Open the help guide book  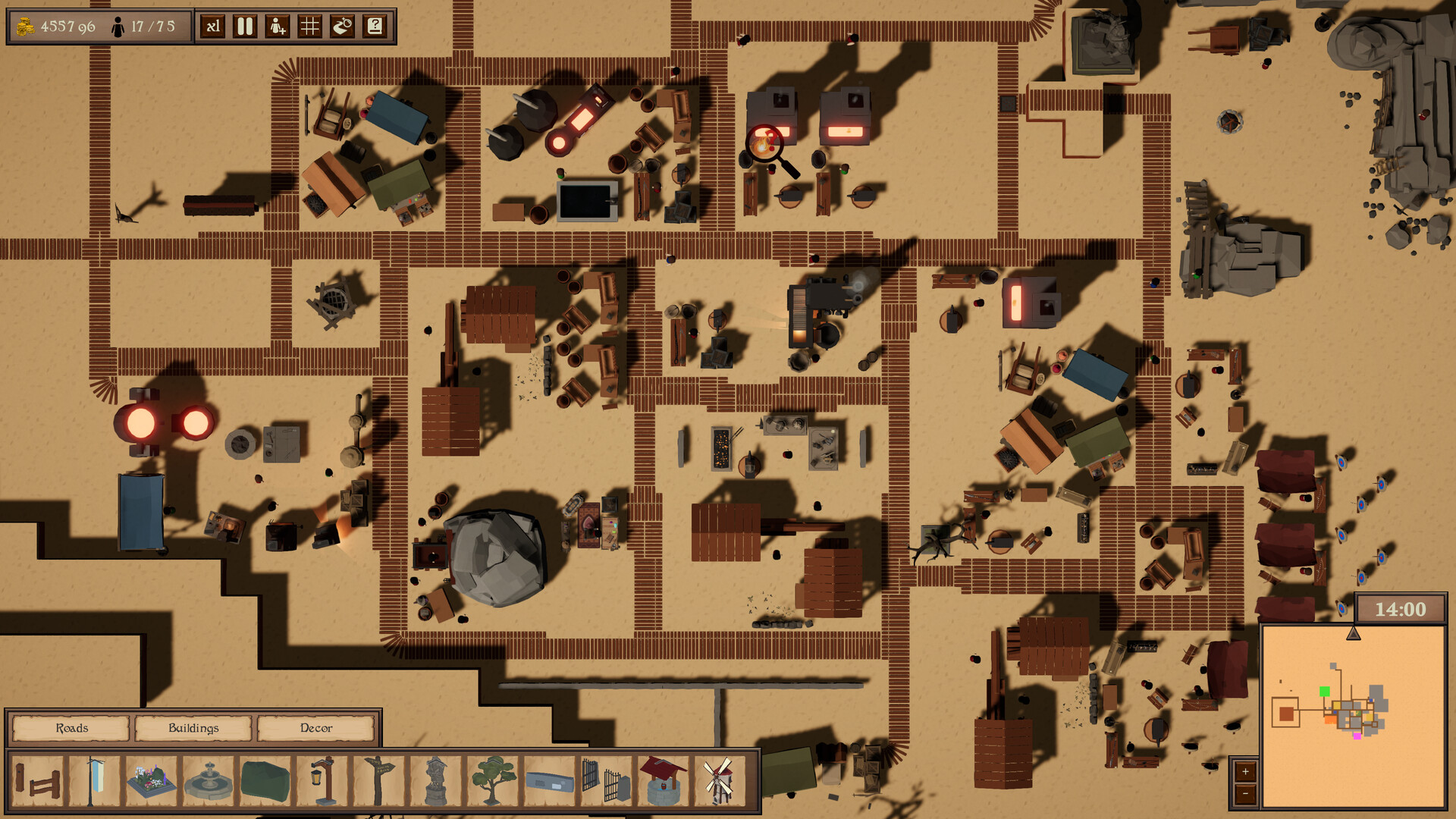coord(373,26)
